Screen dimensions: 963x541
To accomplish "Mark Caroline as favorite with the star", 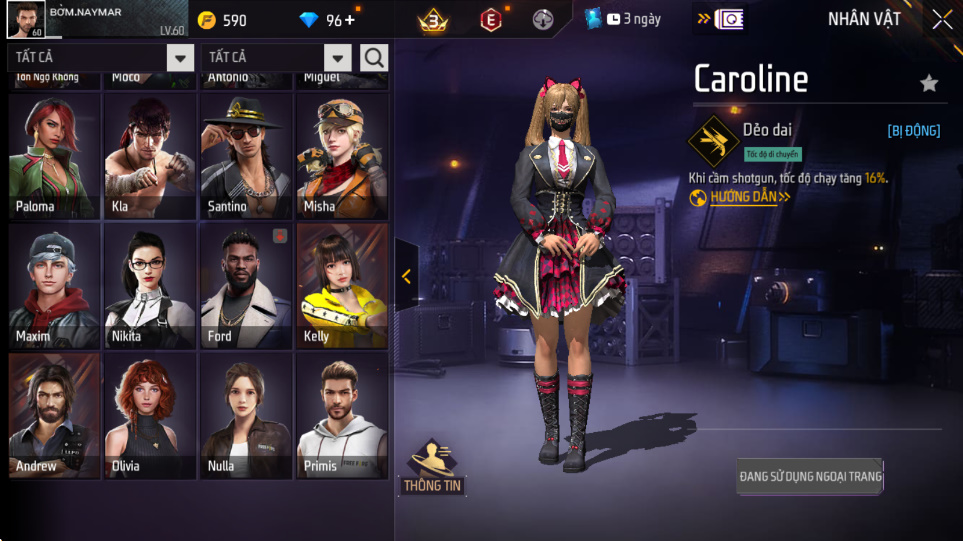I will pyautogui.click(x=929, y=83).
